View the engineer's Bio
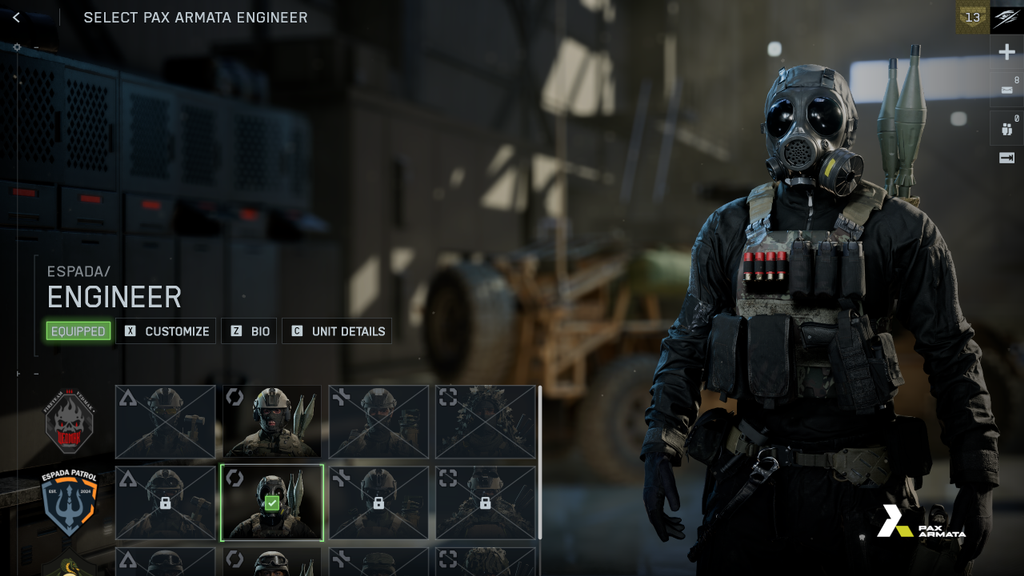The height and width of the screenshot is (576, 1024). (x=249, y=331)
